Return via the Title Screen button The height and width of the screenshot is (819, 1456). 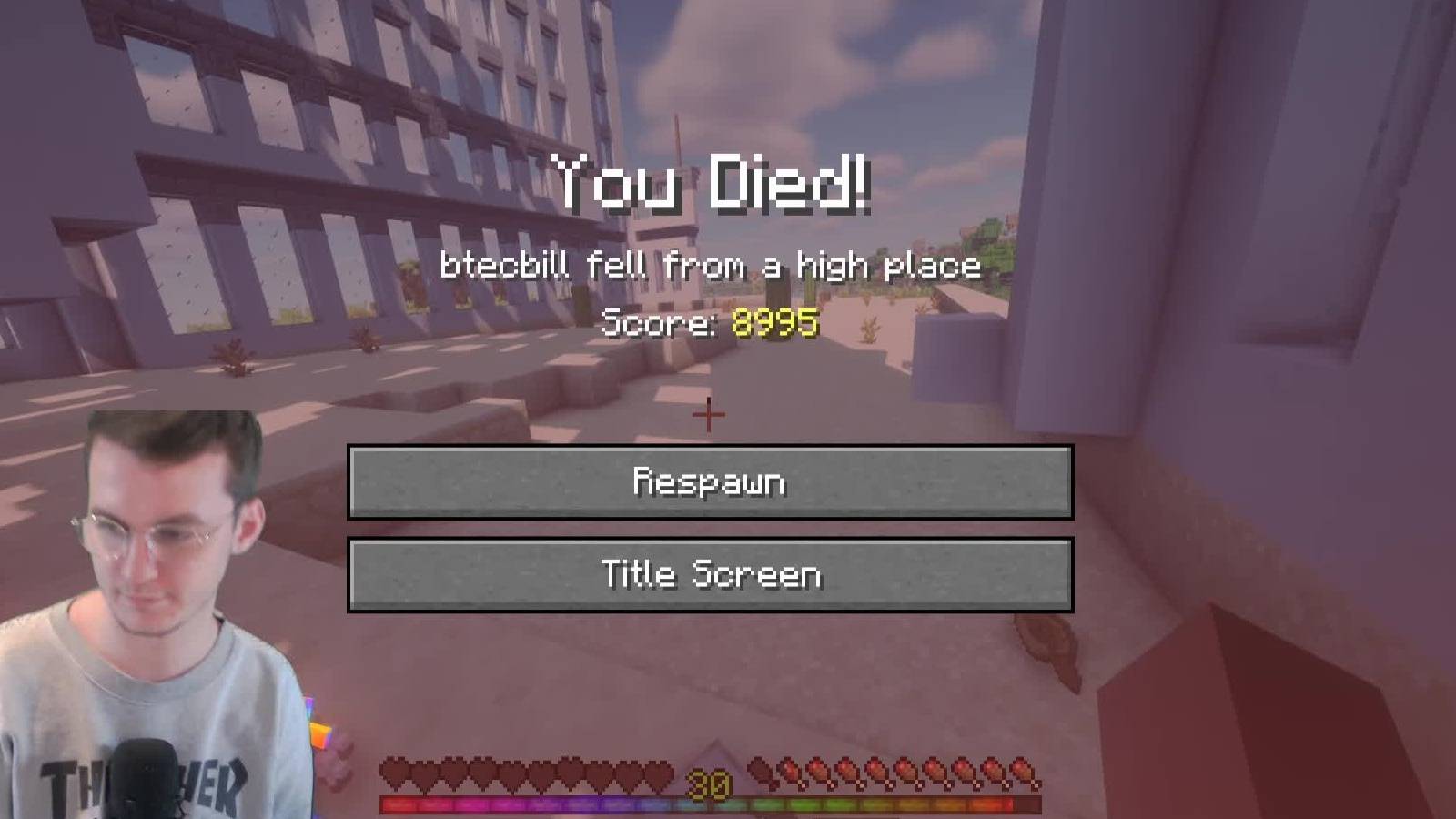click(710, 573)
